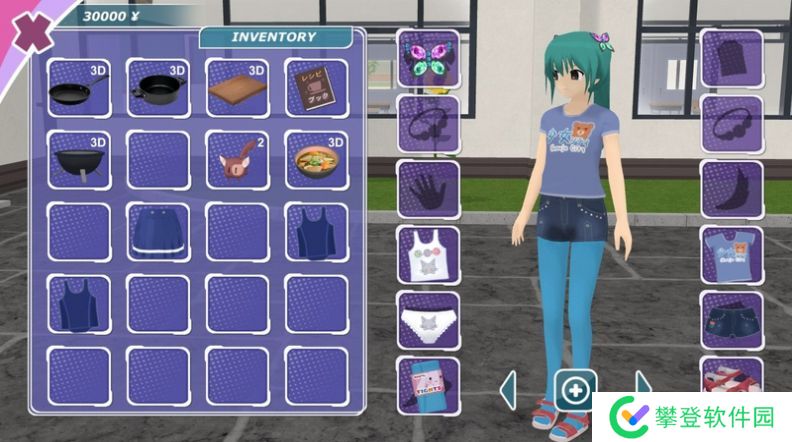
Task: Choose the denim shorts equipment slot
Action: [x=731, y=320]
